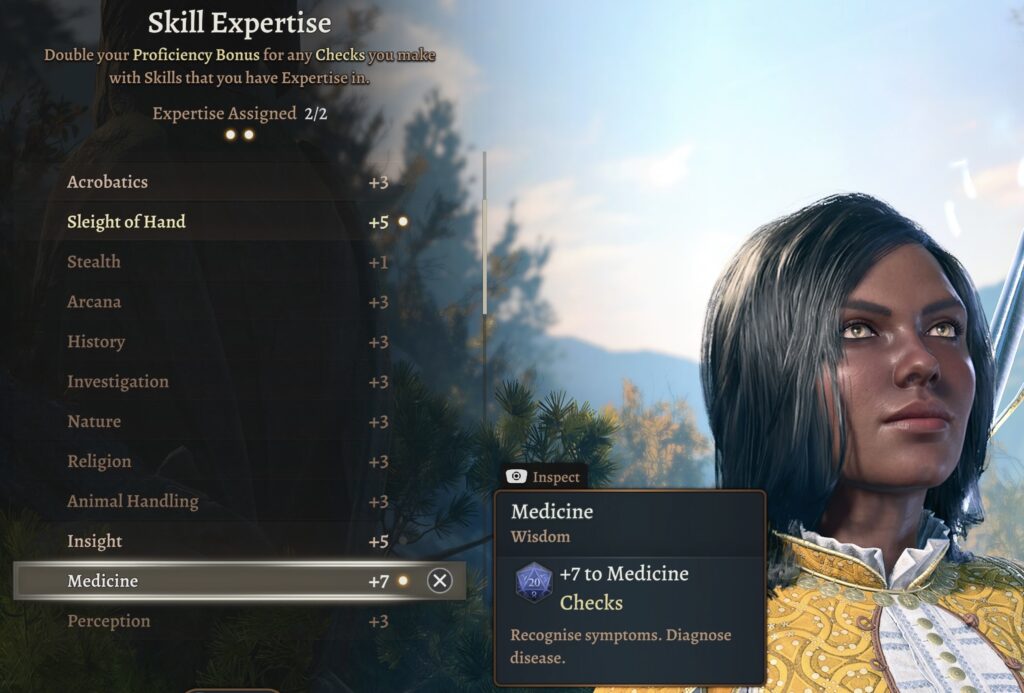Select the Acrobatics skill row
The image size is (1024, 693).
coord(227,182)
